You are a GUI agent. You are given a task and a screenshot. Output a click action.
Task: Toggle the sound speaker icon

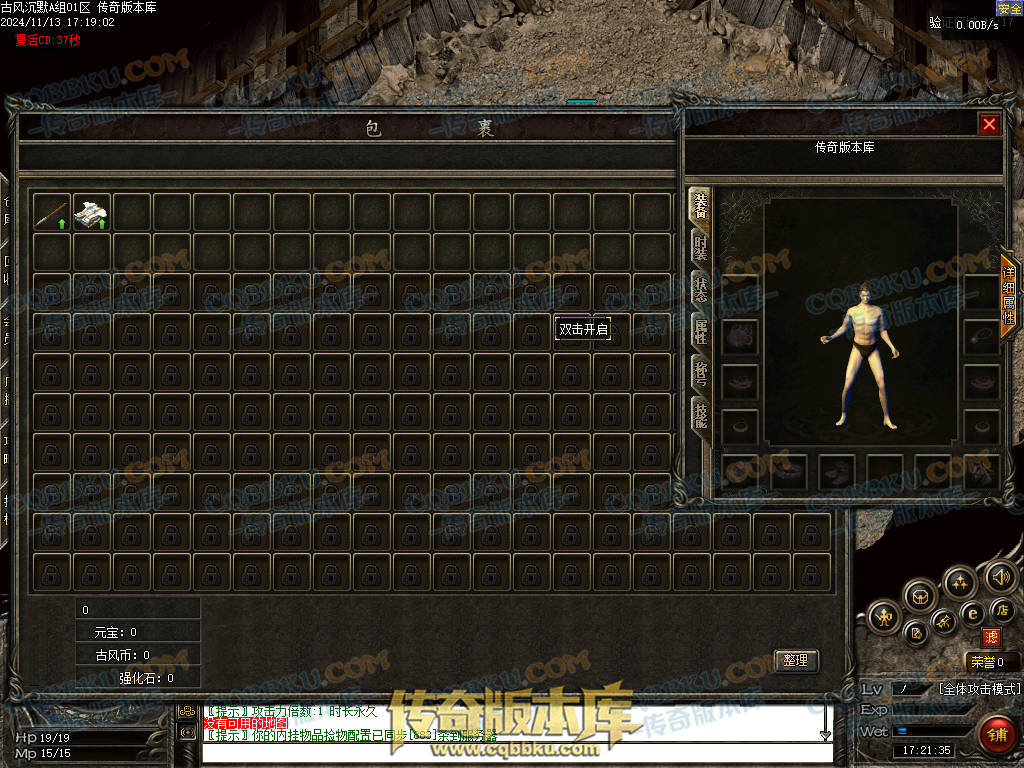pyautogui.click(x=1000, y=576)
